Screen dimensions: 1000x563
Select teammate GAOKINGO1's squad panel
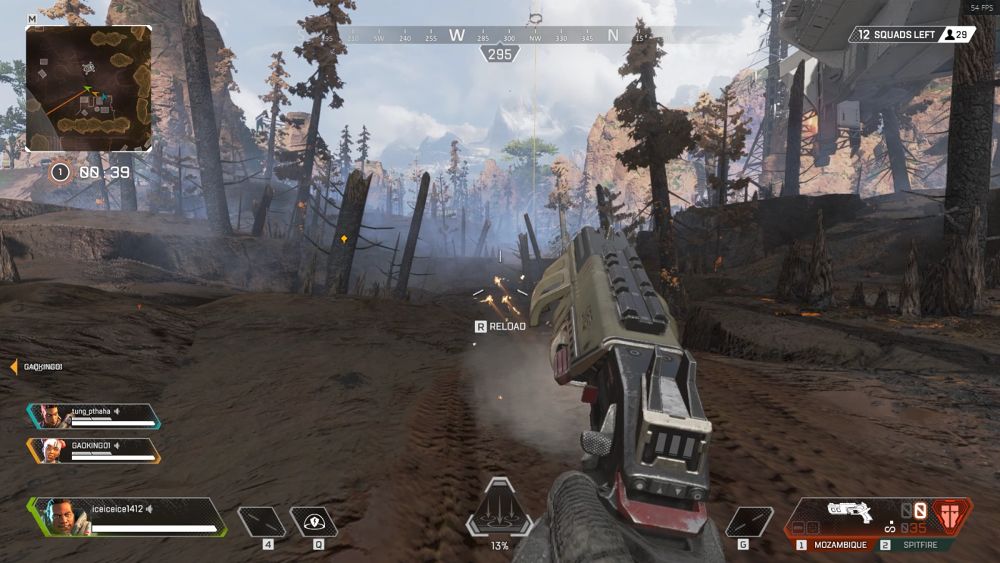point(95,449)
